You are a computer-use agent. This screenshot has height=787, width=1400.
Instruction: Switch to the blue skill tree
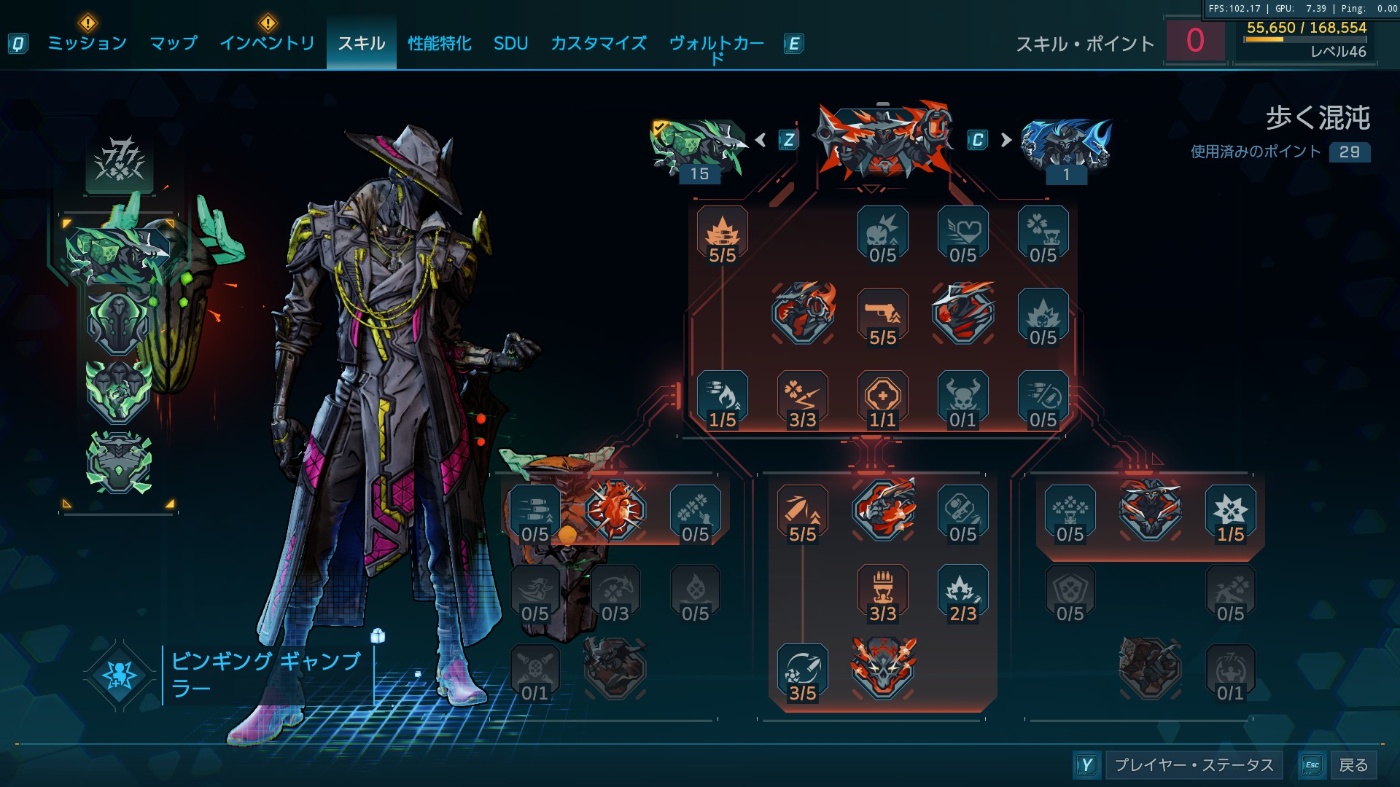(x=1066, y=146)
